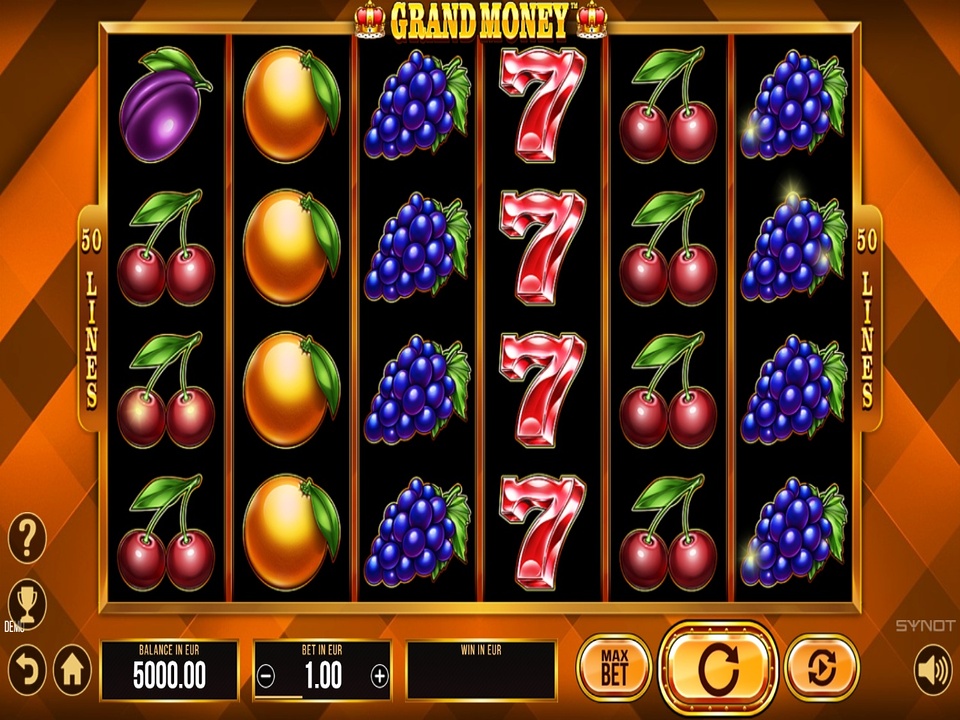The width and height of the screenshot is (960, 720).
Task: Click the MAX BET button
Action: pyautogui.click(x=614, y=667)
